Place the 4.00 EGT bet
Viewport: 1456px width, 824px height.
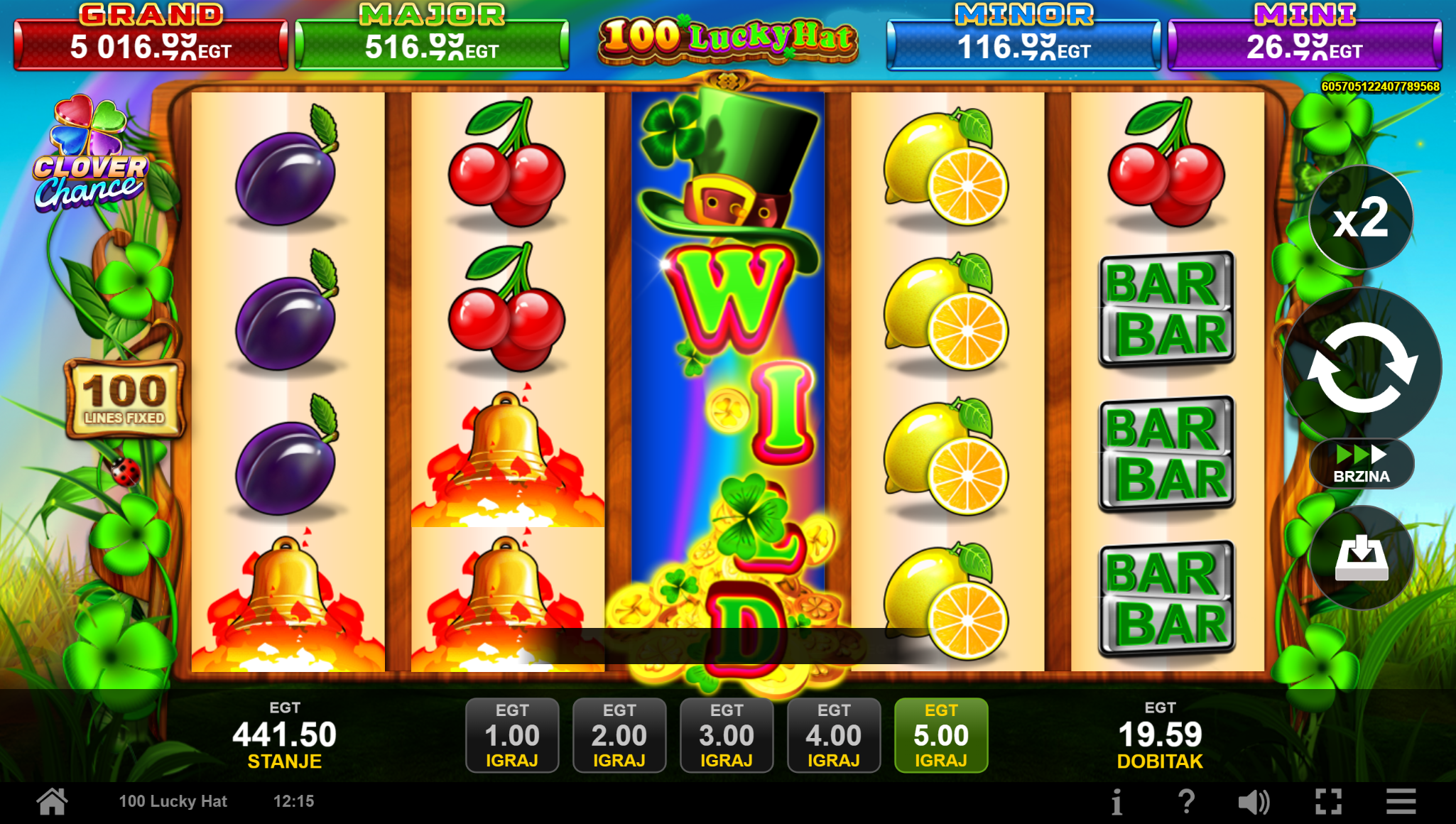[834, 735]
